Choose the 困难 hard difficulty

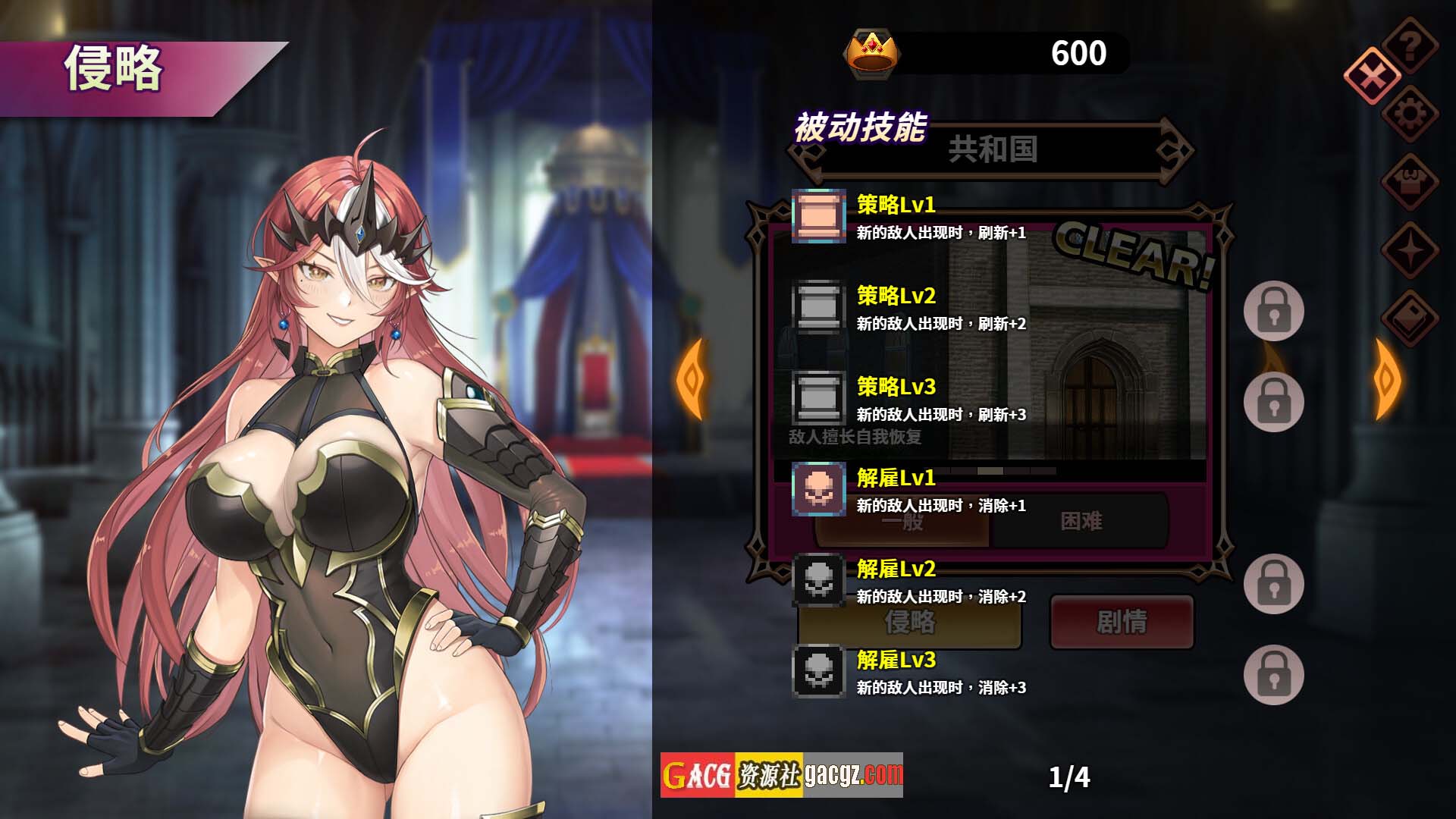click(1081, 522)
